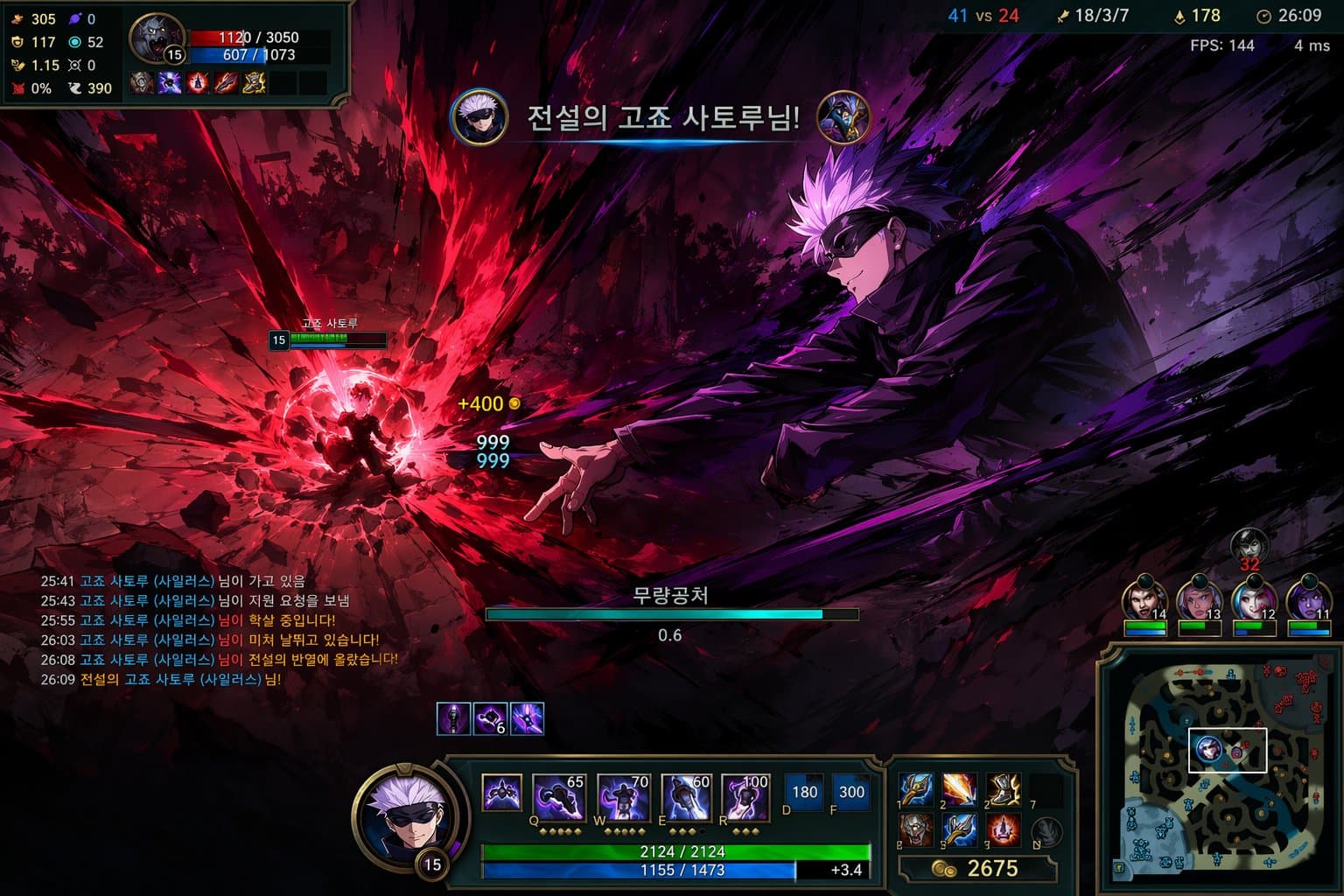Use the blue staff item in slot 1

click(916, 789)
